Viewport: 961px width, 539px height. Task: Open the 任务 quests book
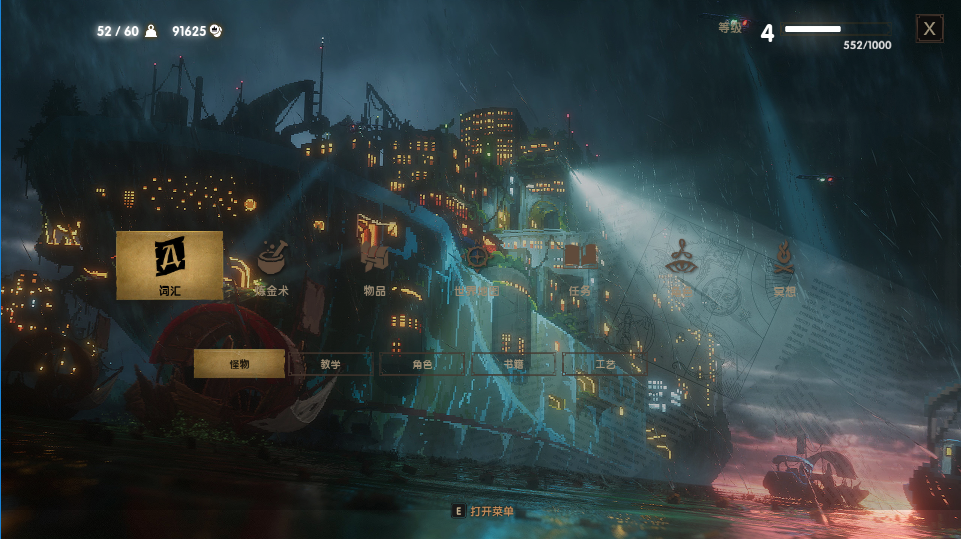point(580,266)
